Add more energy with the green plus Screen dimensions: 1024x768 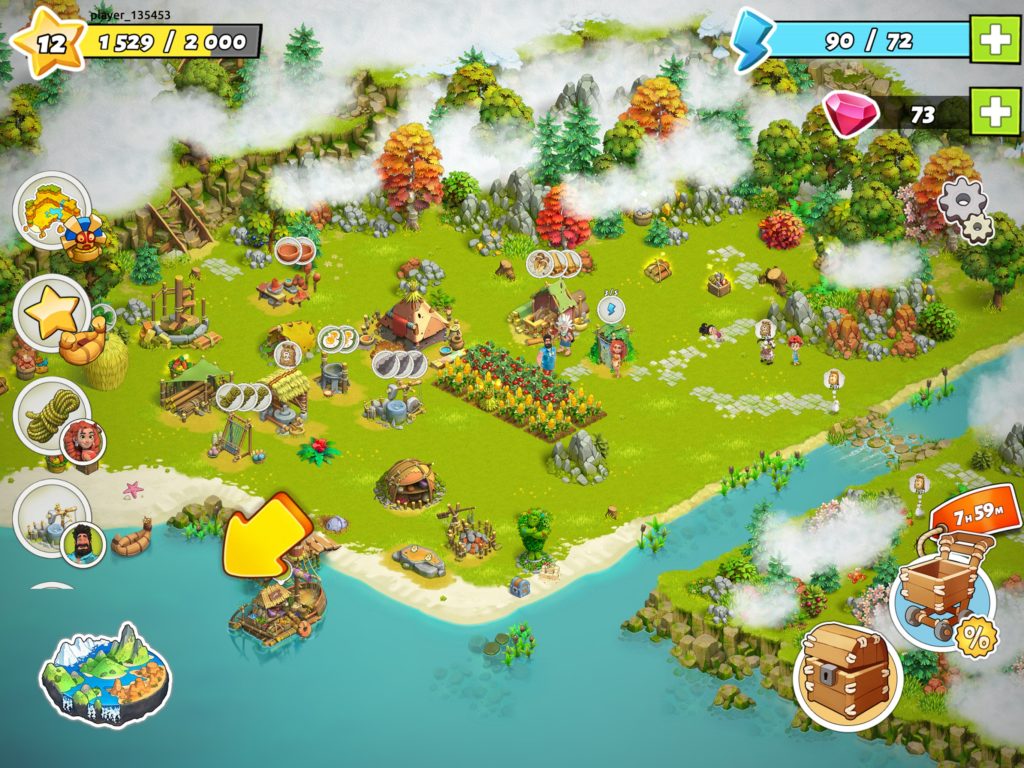pyautogui.click(x=996, y=40)
